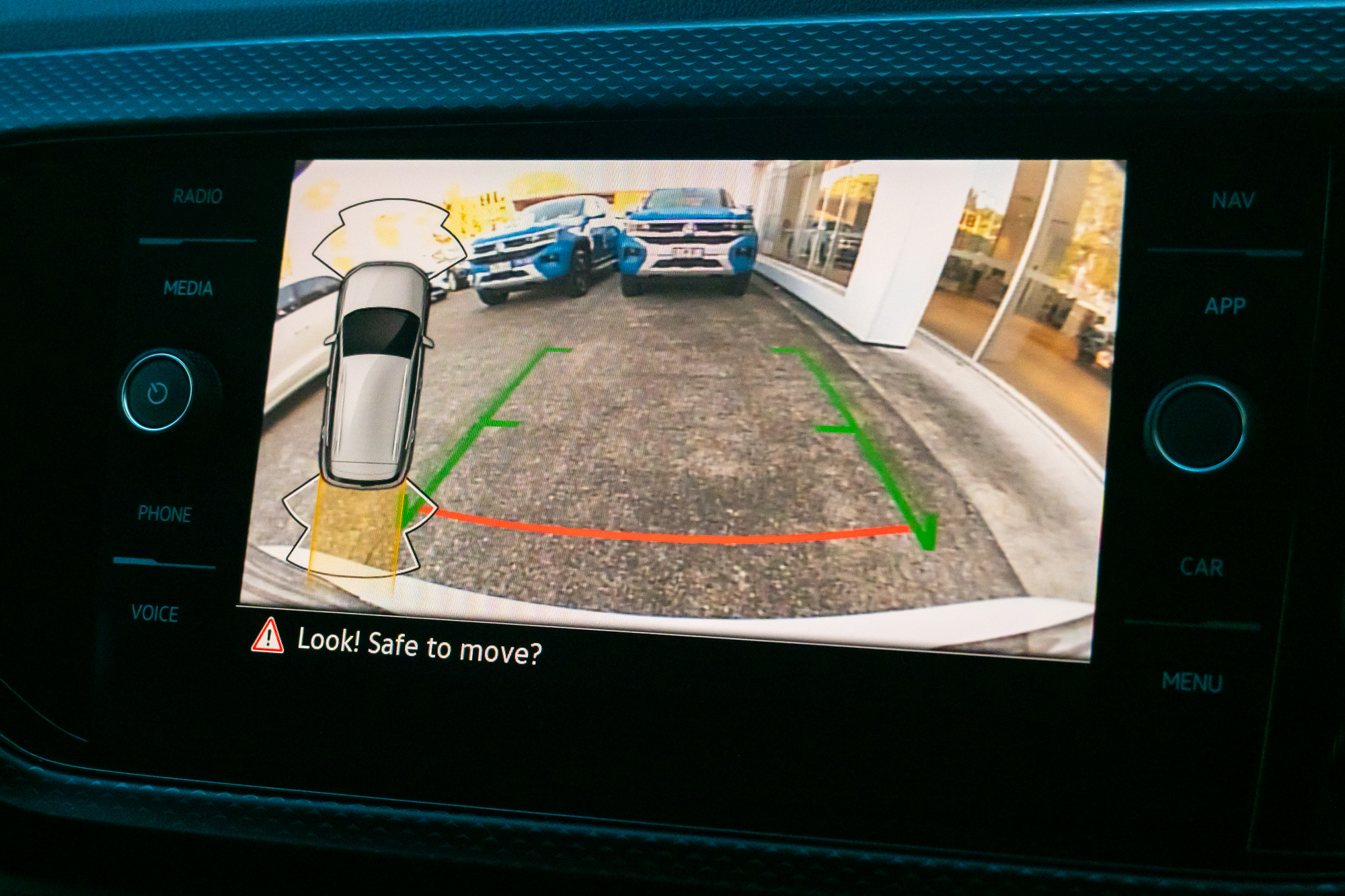Activate VOICE control
The height and width of the screenshot is (896, 1345).
click(x=155, y=613)
